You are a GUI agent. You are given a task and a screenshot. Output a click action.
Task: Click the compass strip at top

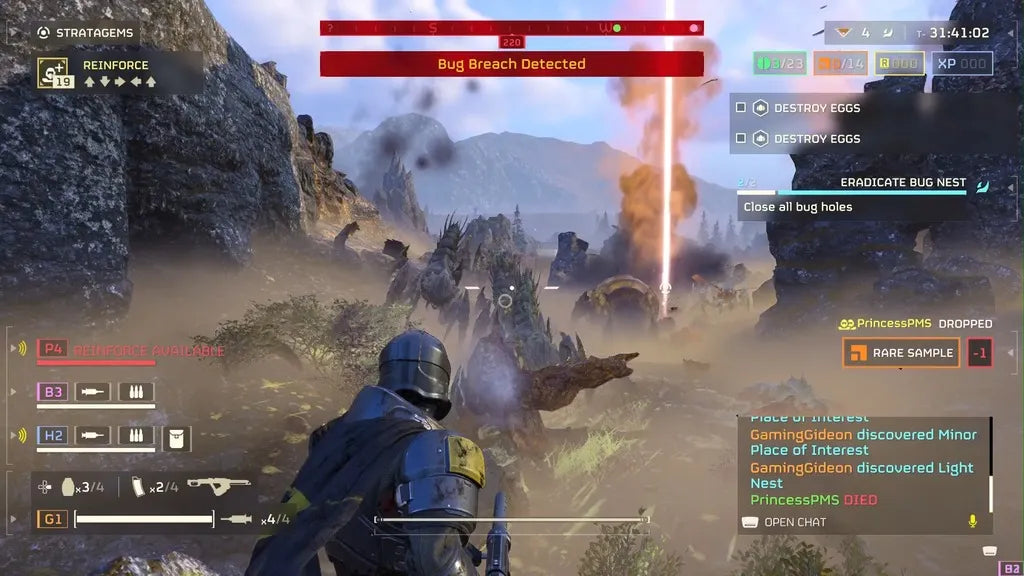pyautogui.click(x=511, y=28)
